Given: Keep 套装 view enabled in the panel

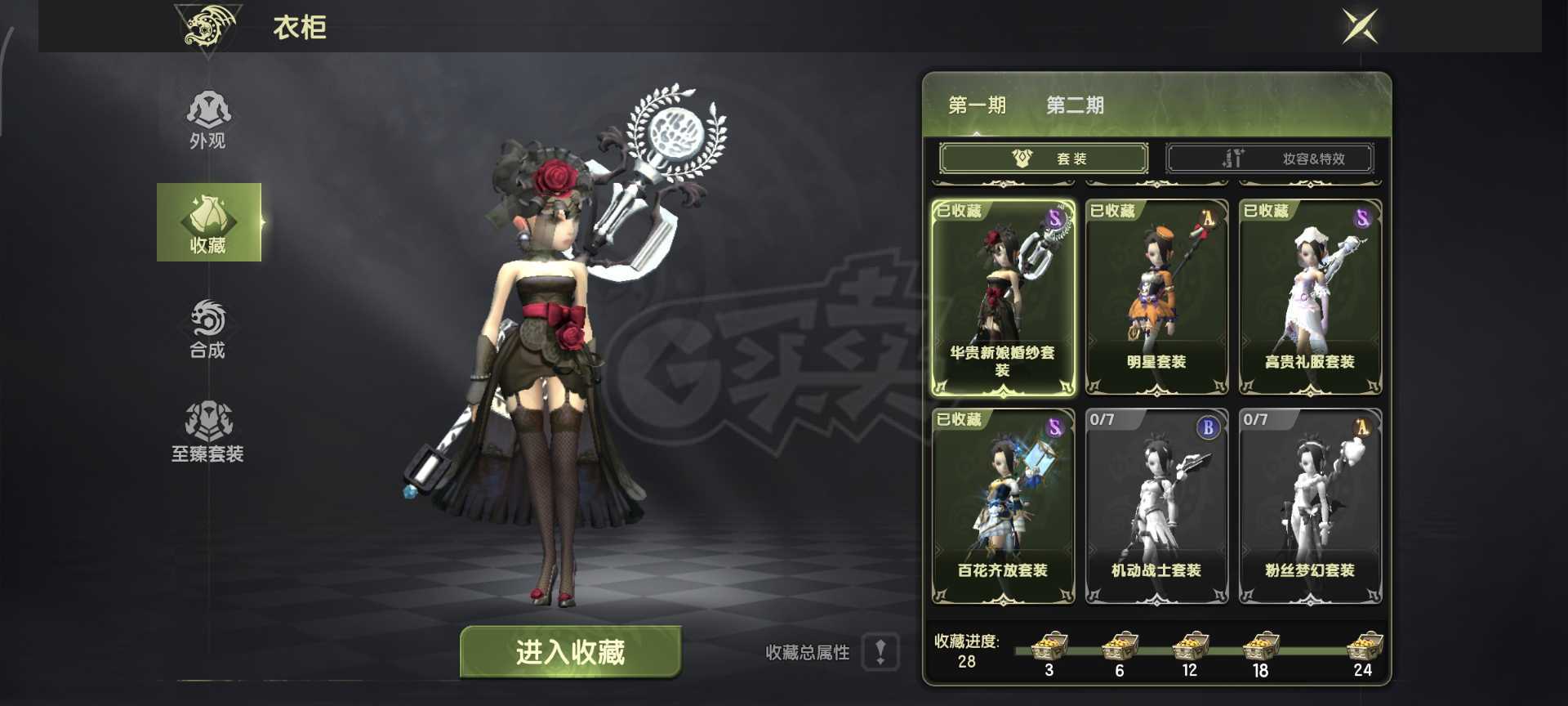Looking at the screenshot, I should (x=1043, y=158).
